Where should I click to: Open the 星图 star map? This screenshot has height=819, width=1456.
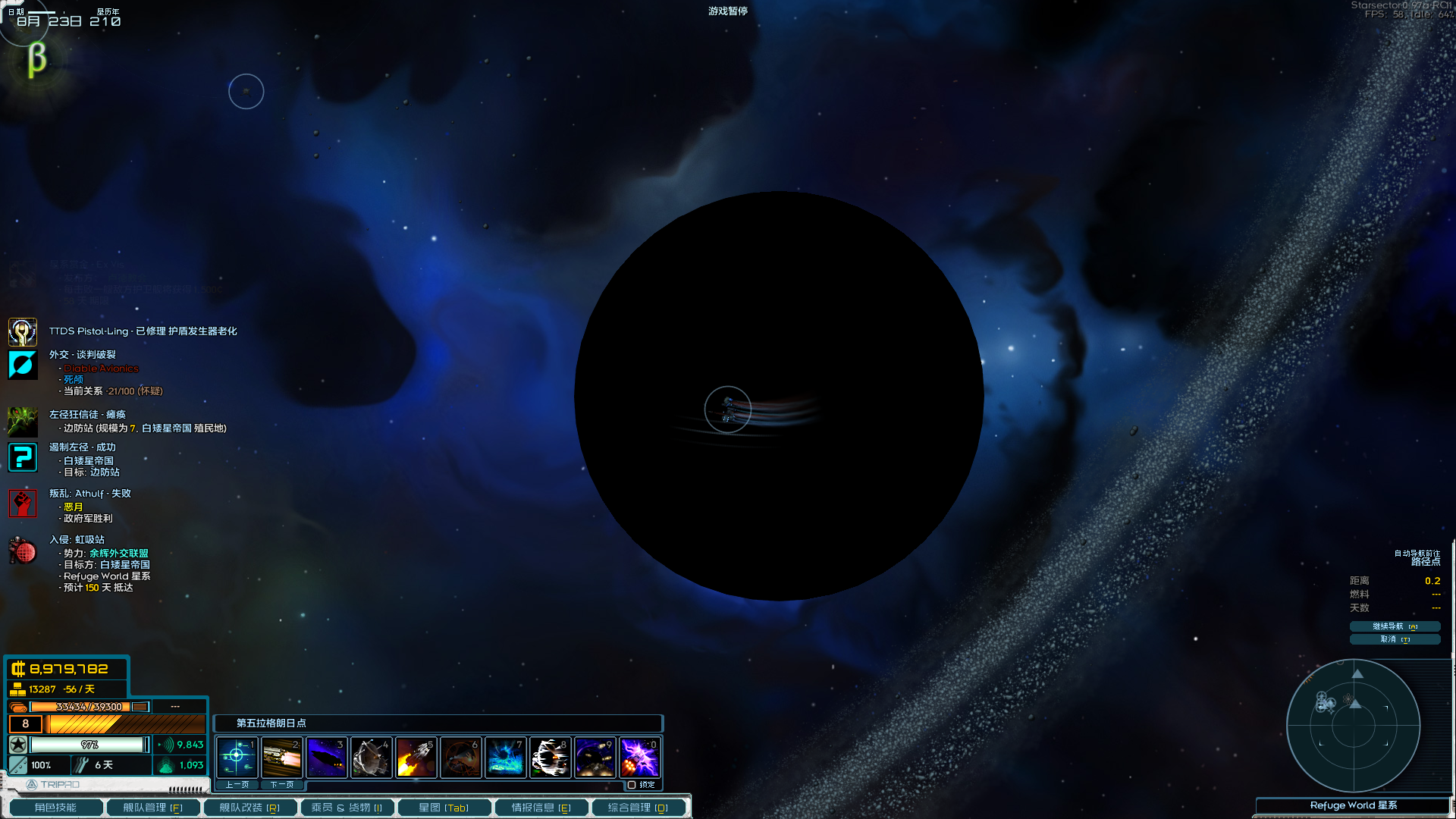[x=444, y=808]
